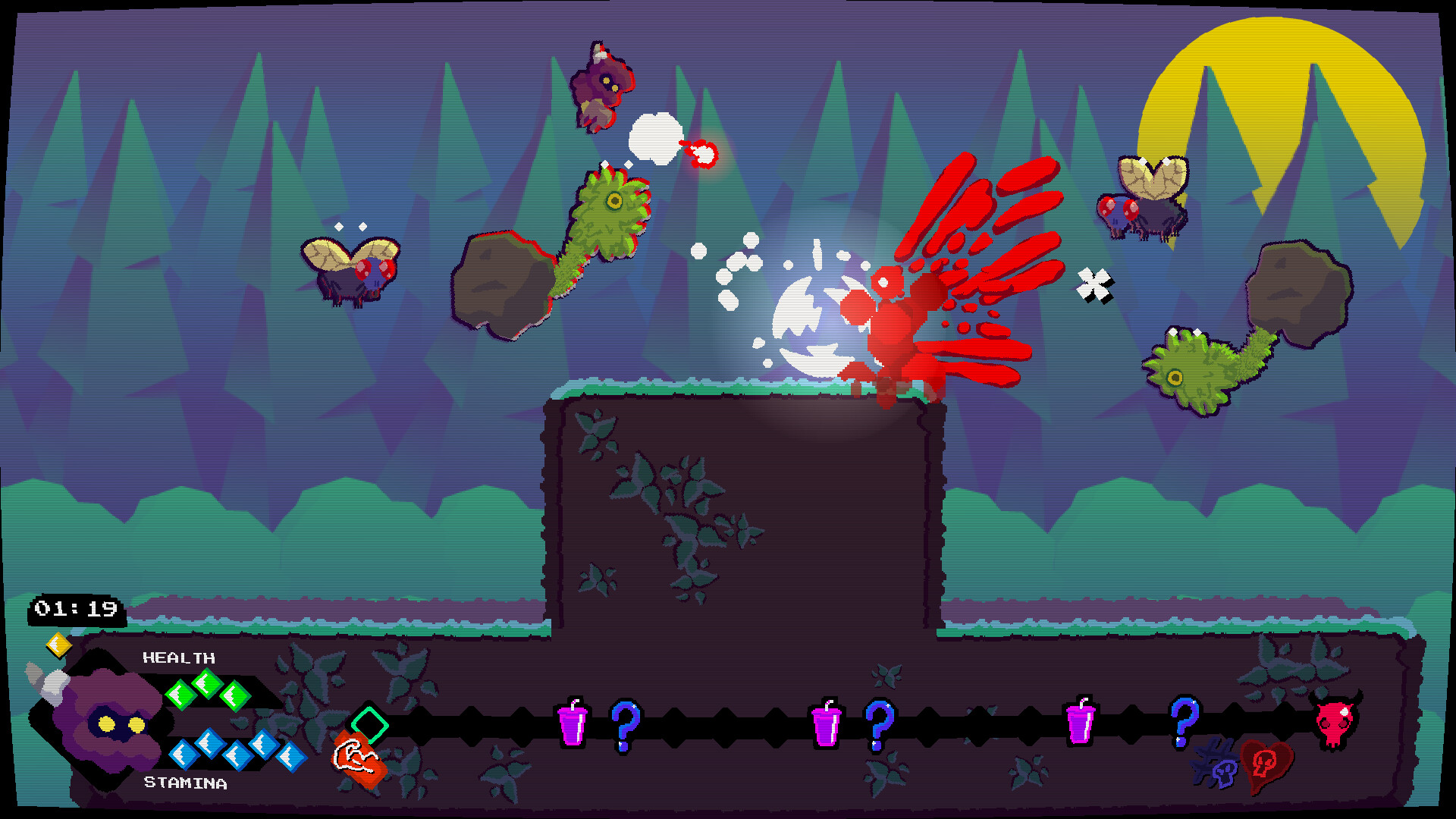Click the glowing white orb above the platform
Image resolution: width=1456 pixels, height=819 pixels.
coord(815,318)
